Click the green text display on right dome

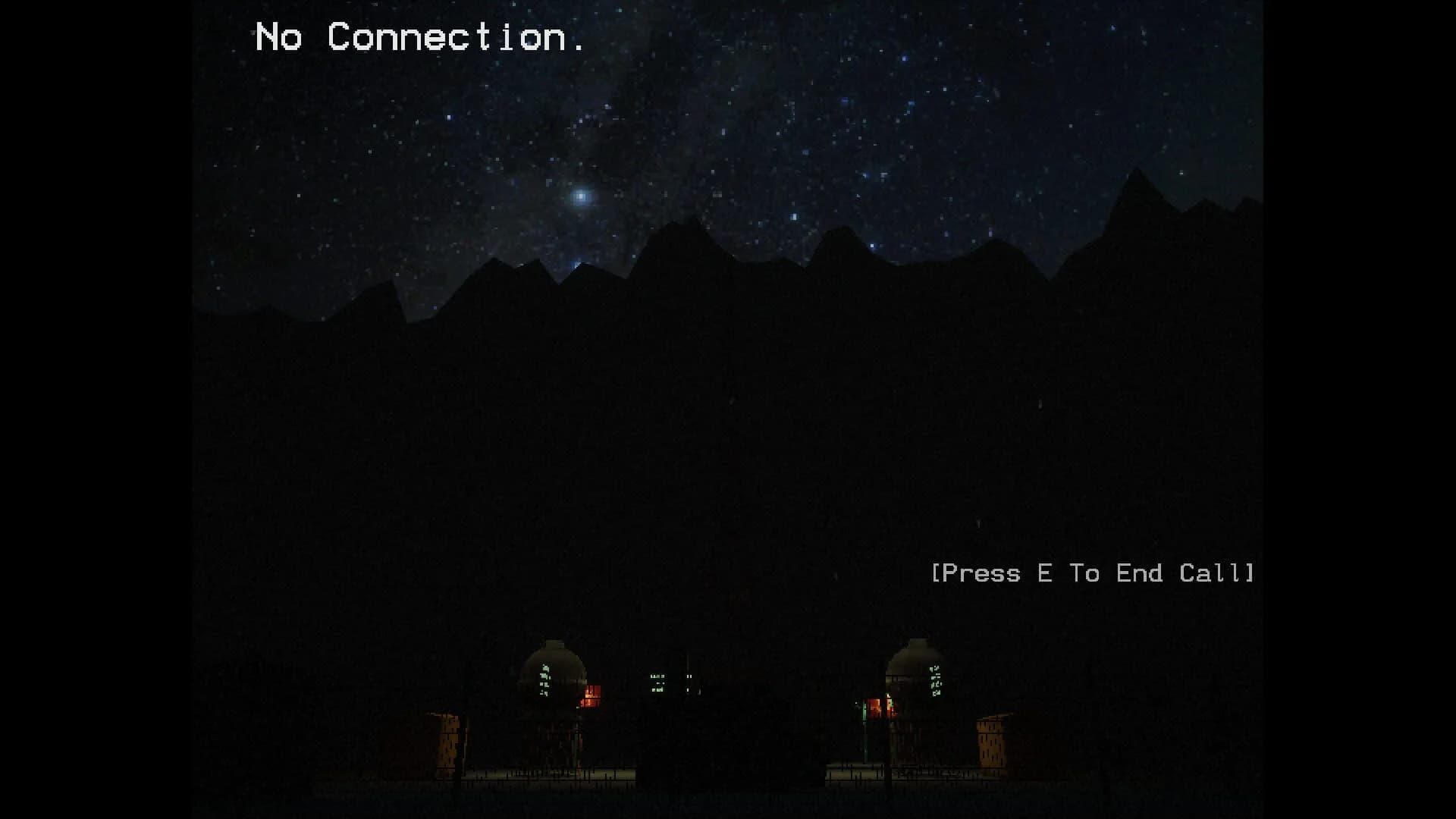click(x=936, y=679)
